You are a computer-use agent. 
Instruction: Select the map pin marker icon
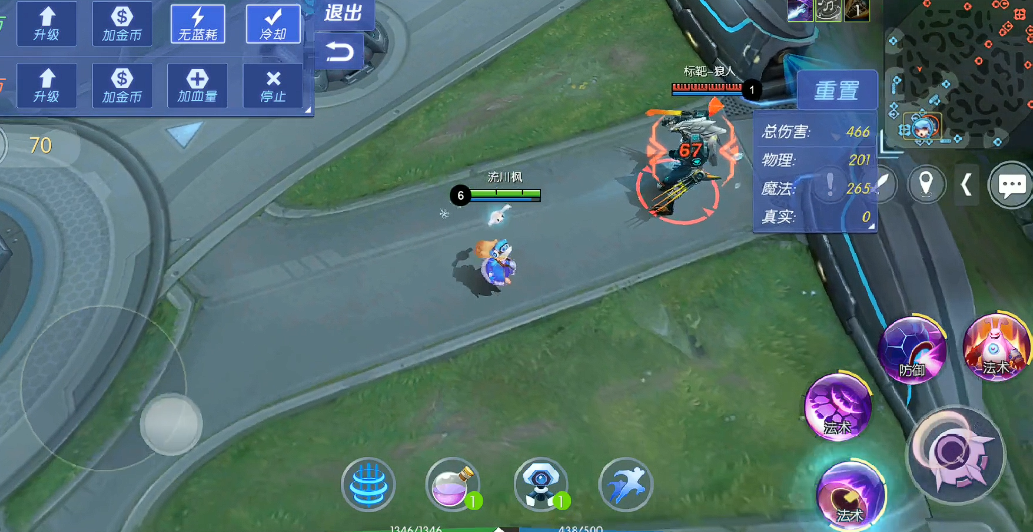(x=929, y=184)
